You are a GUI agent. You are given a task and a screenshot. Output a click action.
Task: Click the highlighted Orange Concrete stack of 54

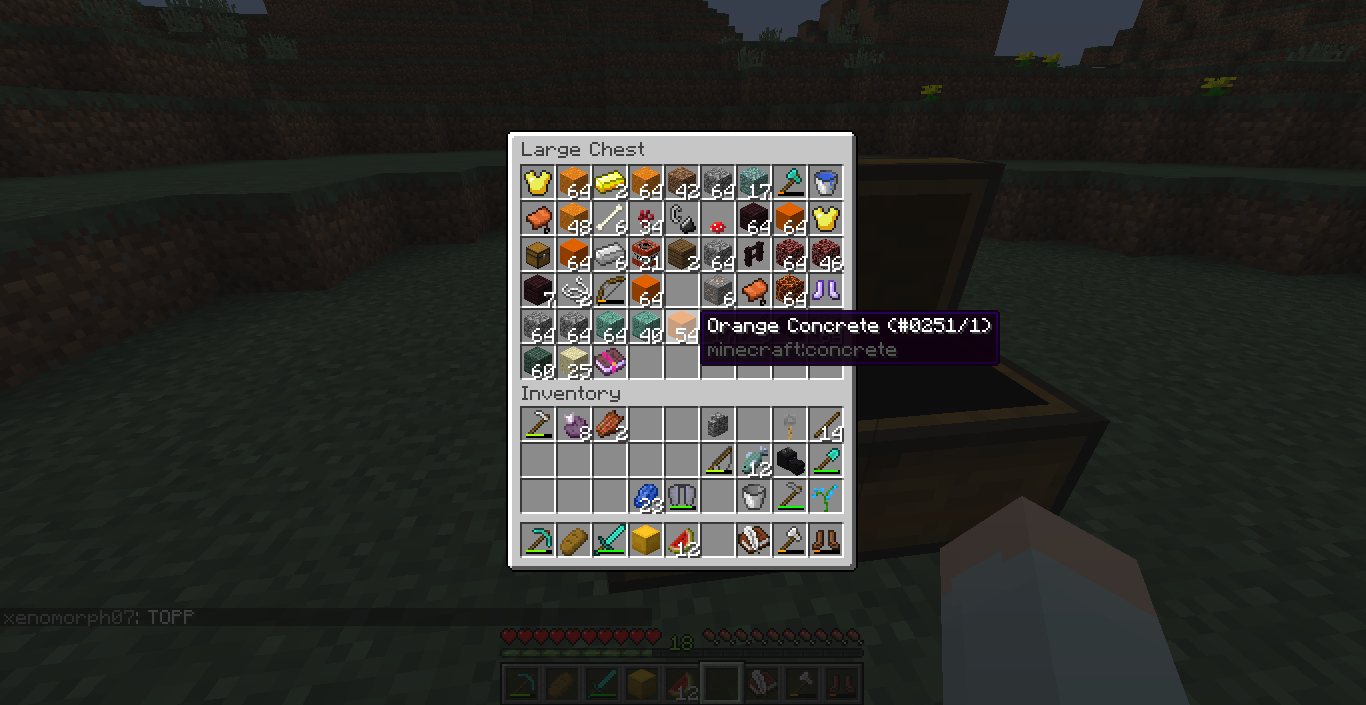point(681,327)
